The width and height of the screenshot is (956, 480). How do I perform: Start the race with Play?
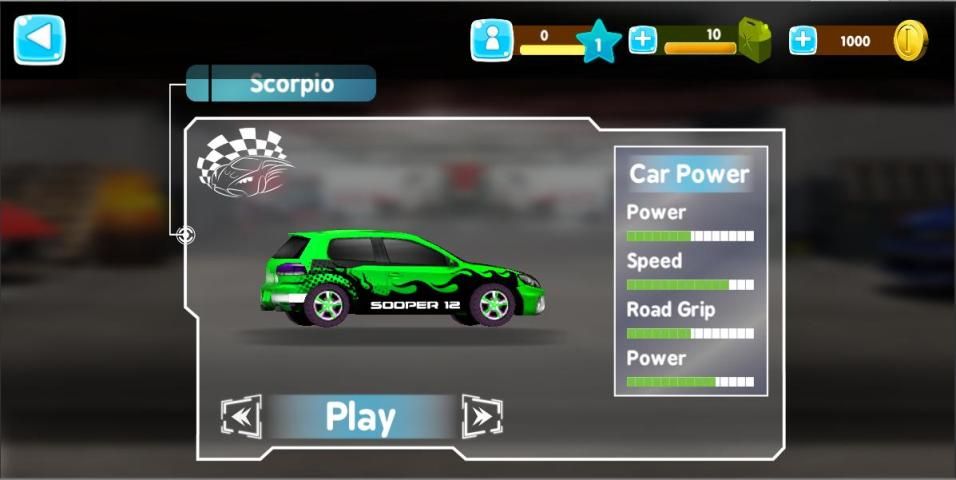coord(361,417)
